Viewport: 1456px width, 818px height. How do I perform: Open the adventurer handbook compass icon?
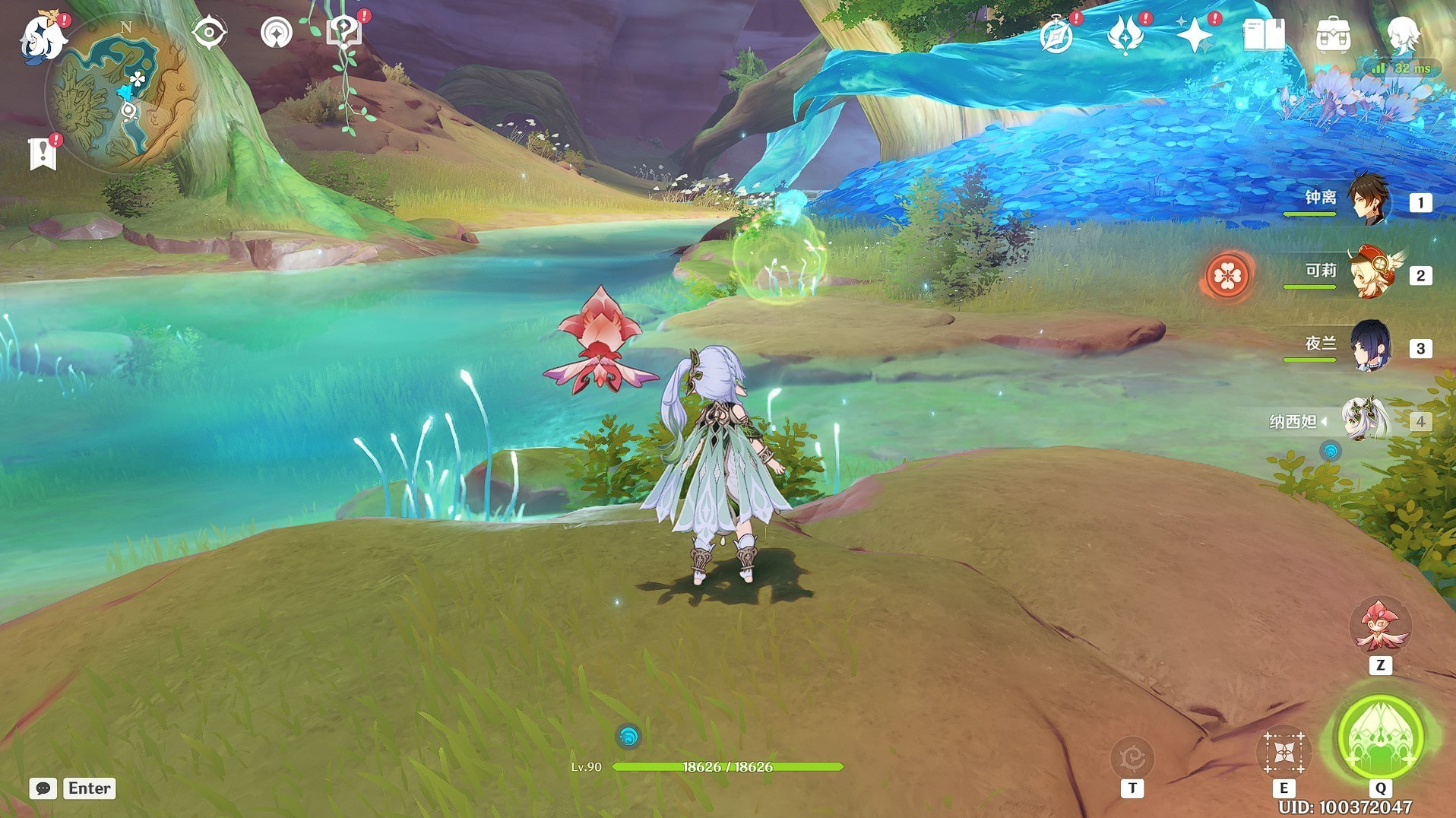click(1056, 35)
